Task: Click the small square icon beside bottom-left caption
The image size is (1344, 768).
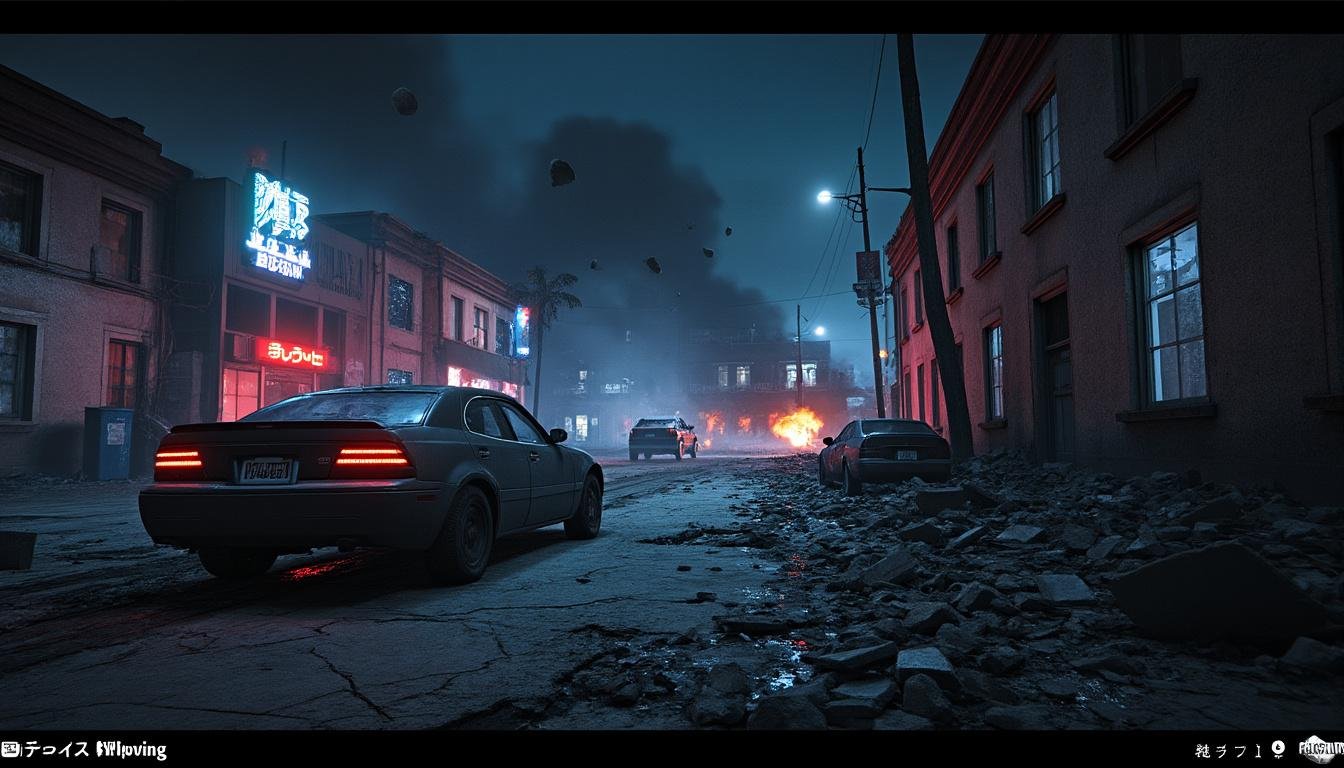Action: (10, 749)
